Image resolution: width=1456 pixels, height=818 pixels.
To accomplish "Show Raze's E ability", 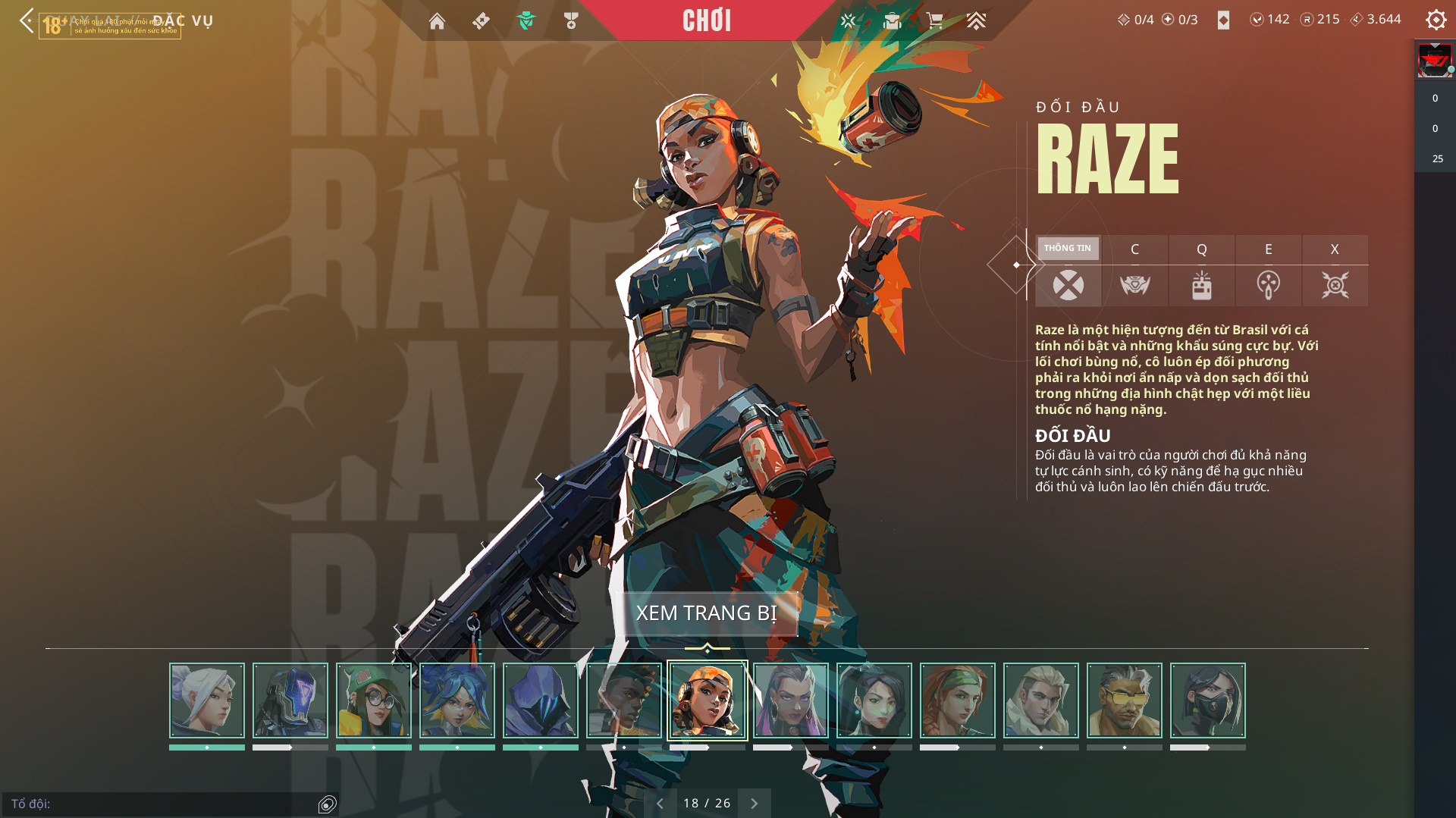I will [x=1268, y=285].
